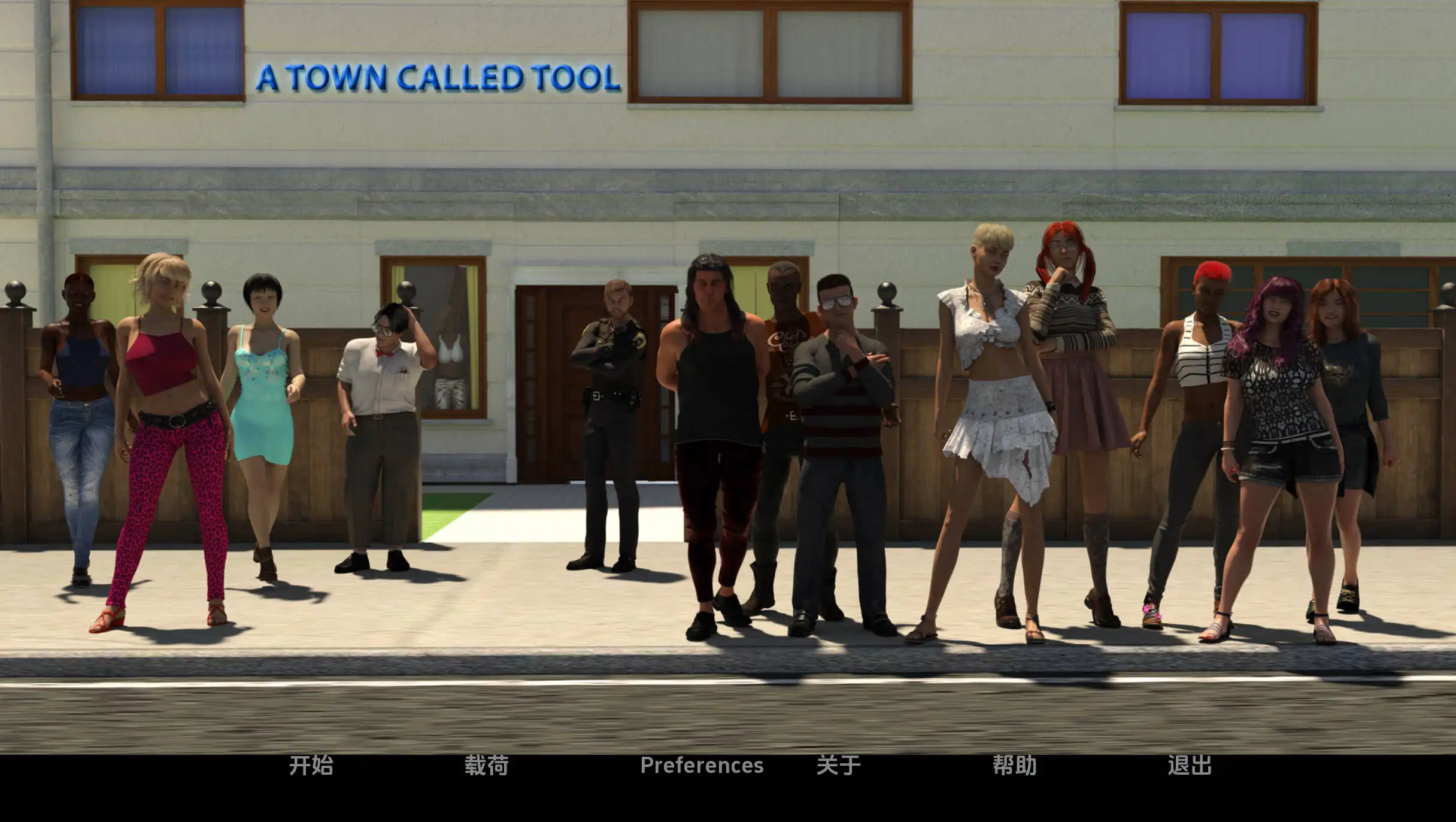1456x822 pixels.
Task: Open the 载荷 load menu
Action: [x=486, y=765]
